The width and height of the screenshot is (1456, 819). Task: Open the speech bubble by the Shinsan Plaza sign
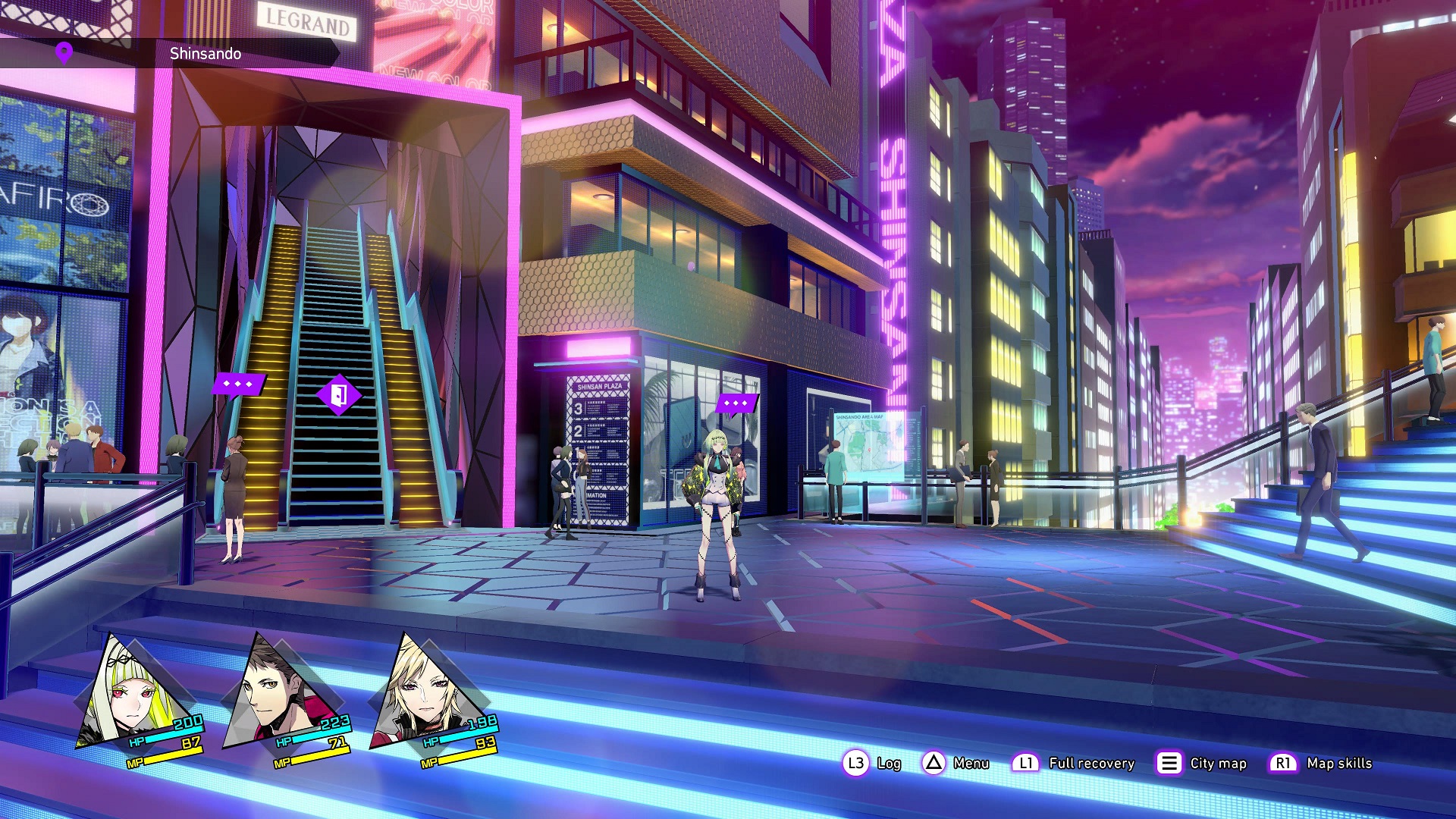(x=736, y=403)
